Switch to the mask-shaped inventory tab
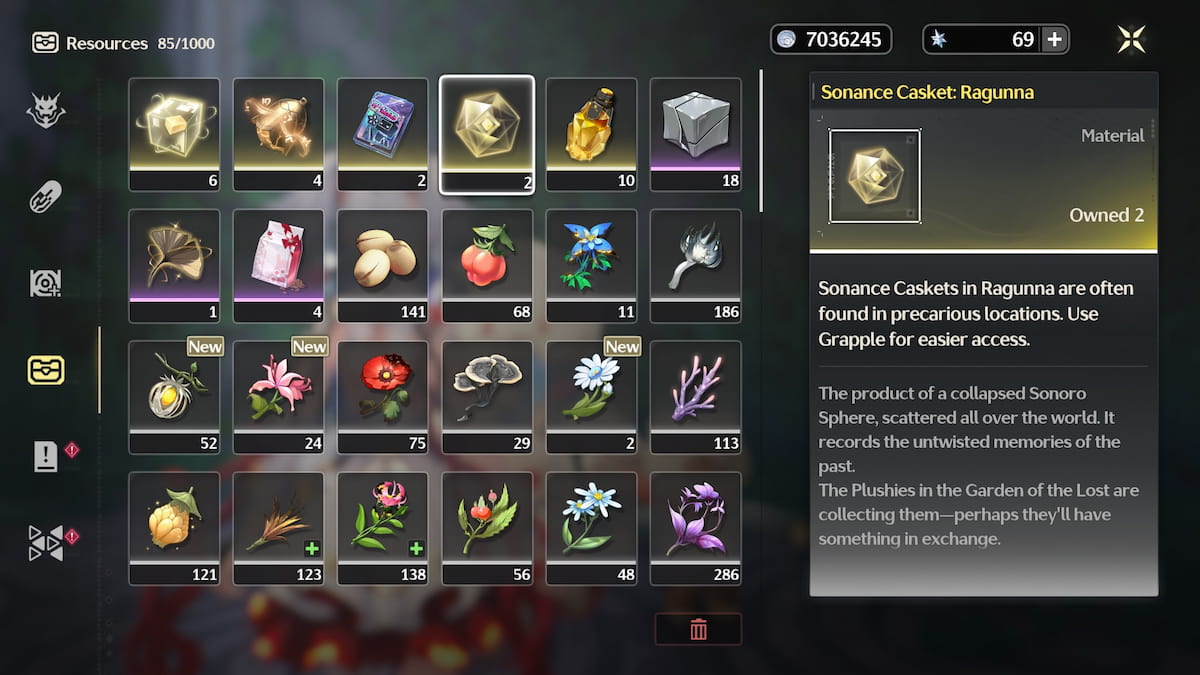The width and height of the screenshot is (1200, 675). [46, 110]
